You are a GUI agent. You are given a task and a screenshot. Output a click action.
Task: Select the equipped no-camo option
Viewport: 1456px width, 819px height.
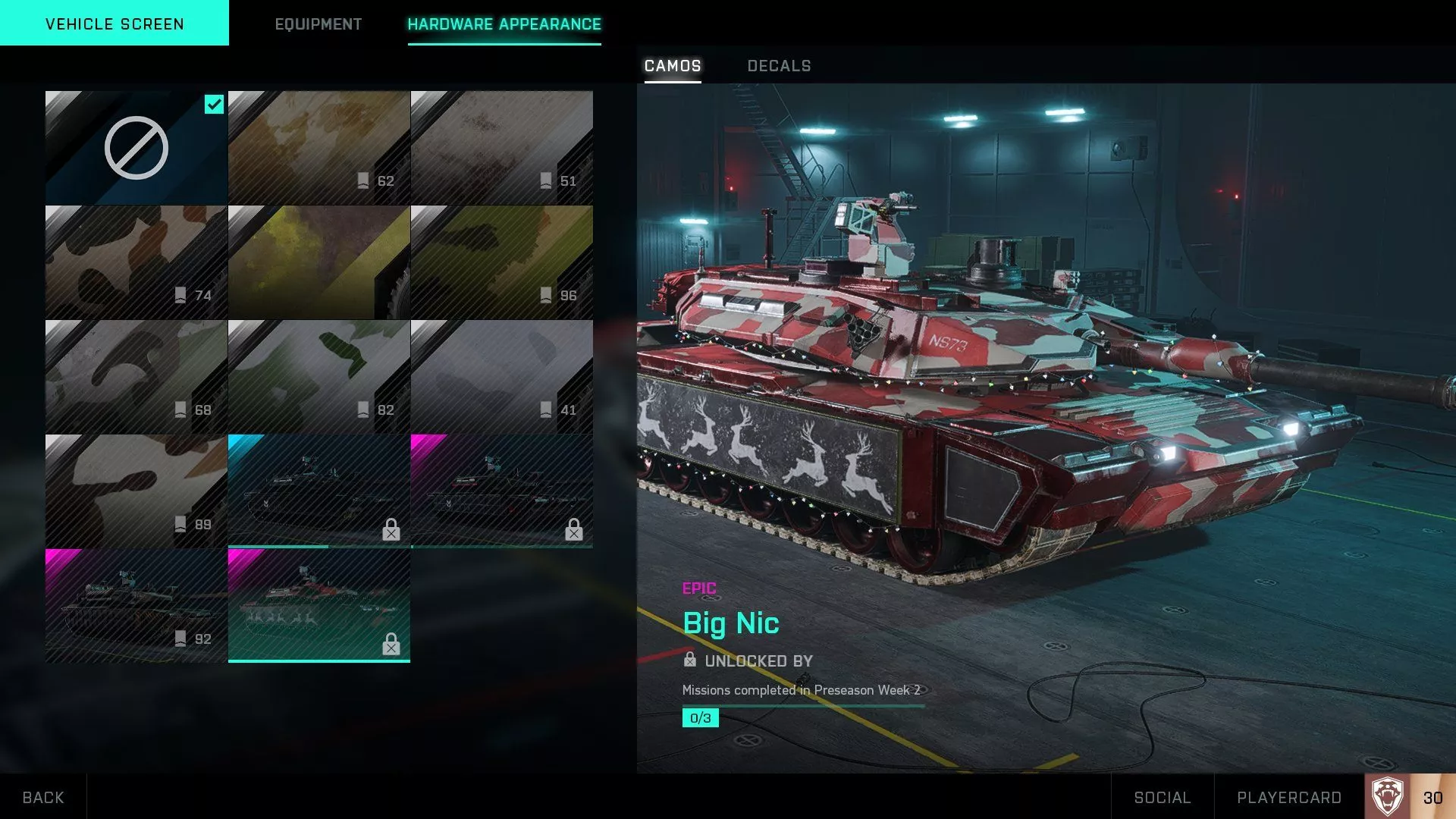(x=136, y=148)
